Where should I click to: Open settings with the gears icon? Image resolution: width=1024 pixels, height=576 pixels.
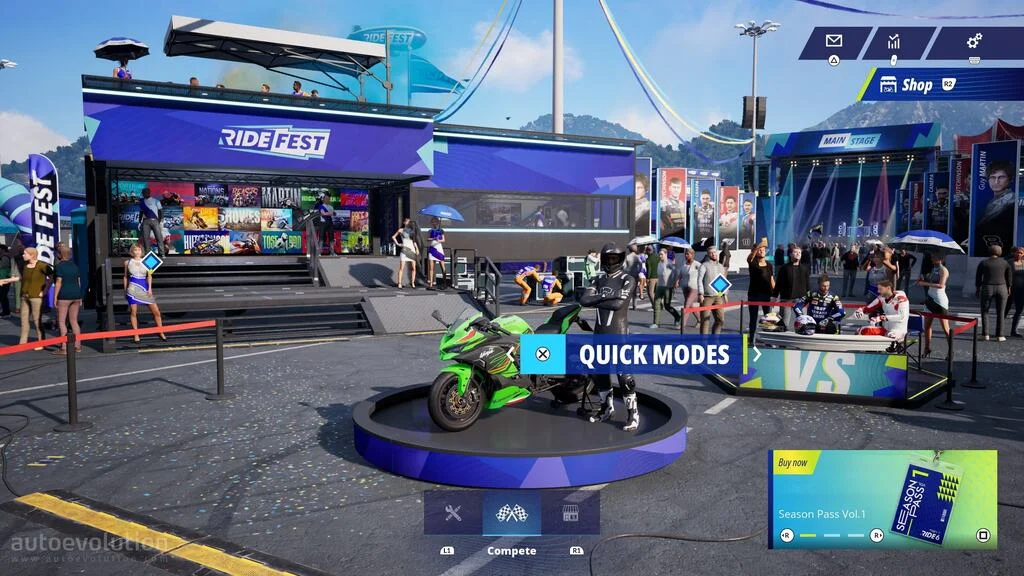click(x=973, y=42)
